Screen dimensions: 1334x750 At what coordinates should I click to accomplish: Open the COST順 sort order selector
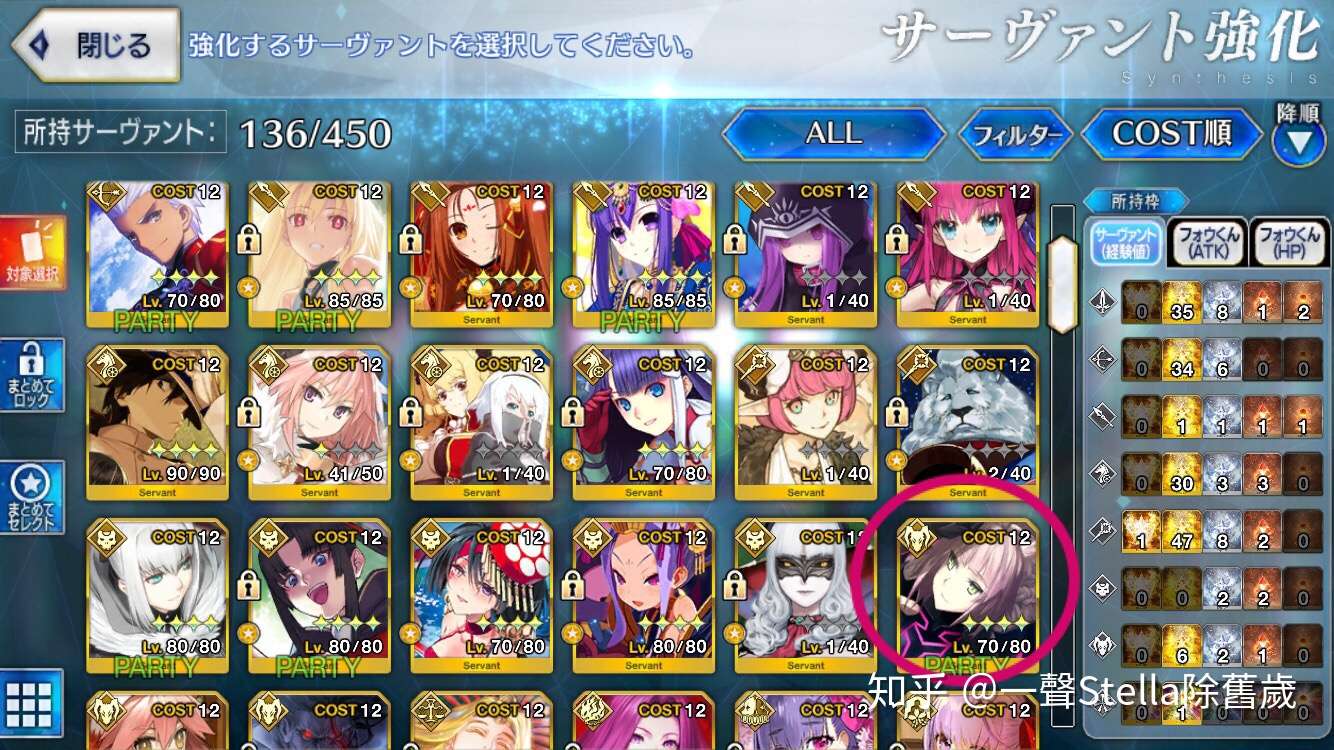1171,133
